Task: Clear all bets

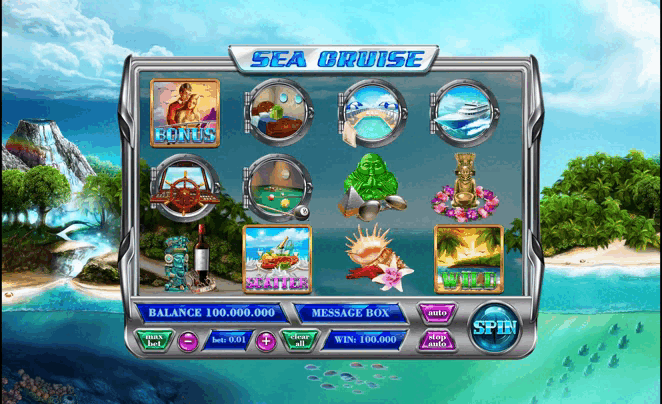Action: [x=299, y=340]
